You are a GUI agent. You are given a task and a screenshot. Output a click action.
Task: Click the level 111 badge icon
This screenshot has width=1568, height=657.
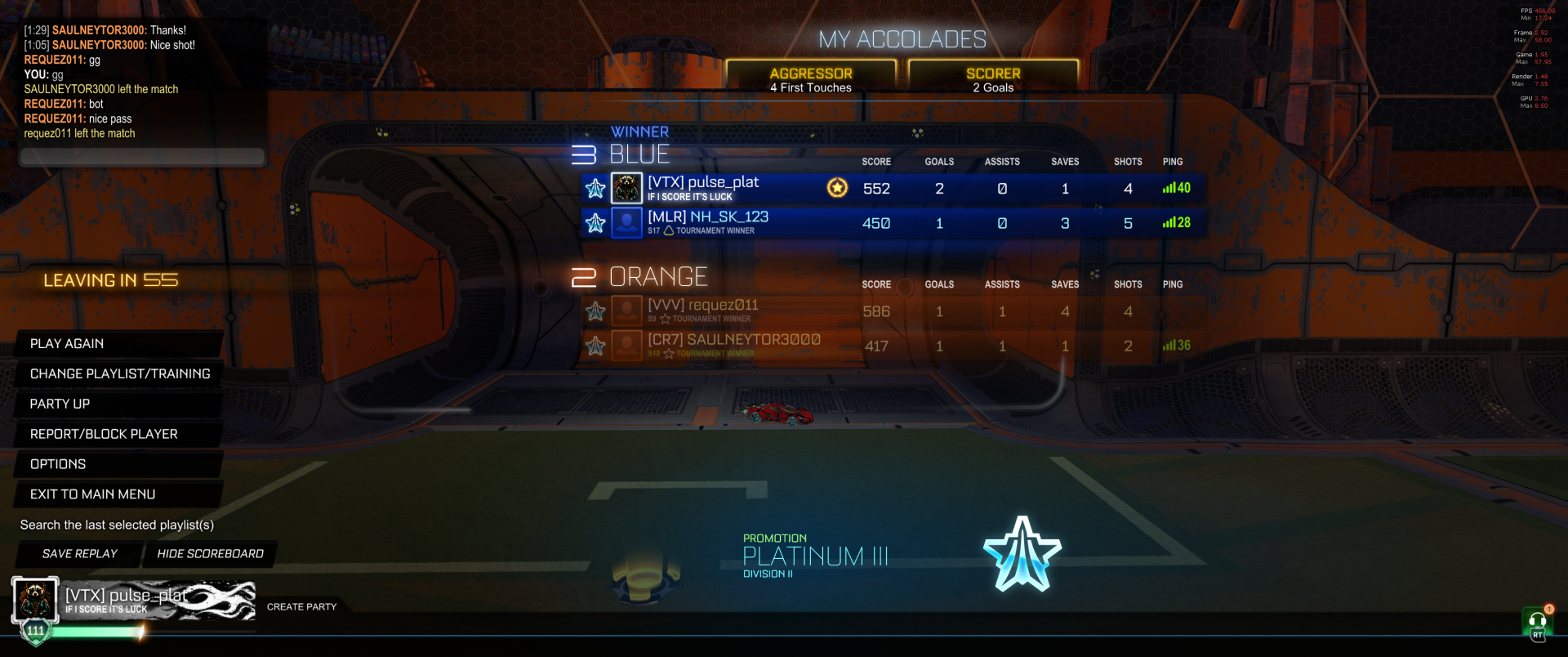34,631
